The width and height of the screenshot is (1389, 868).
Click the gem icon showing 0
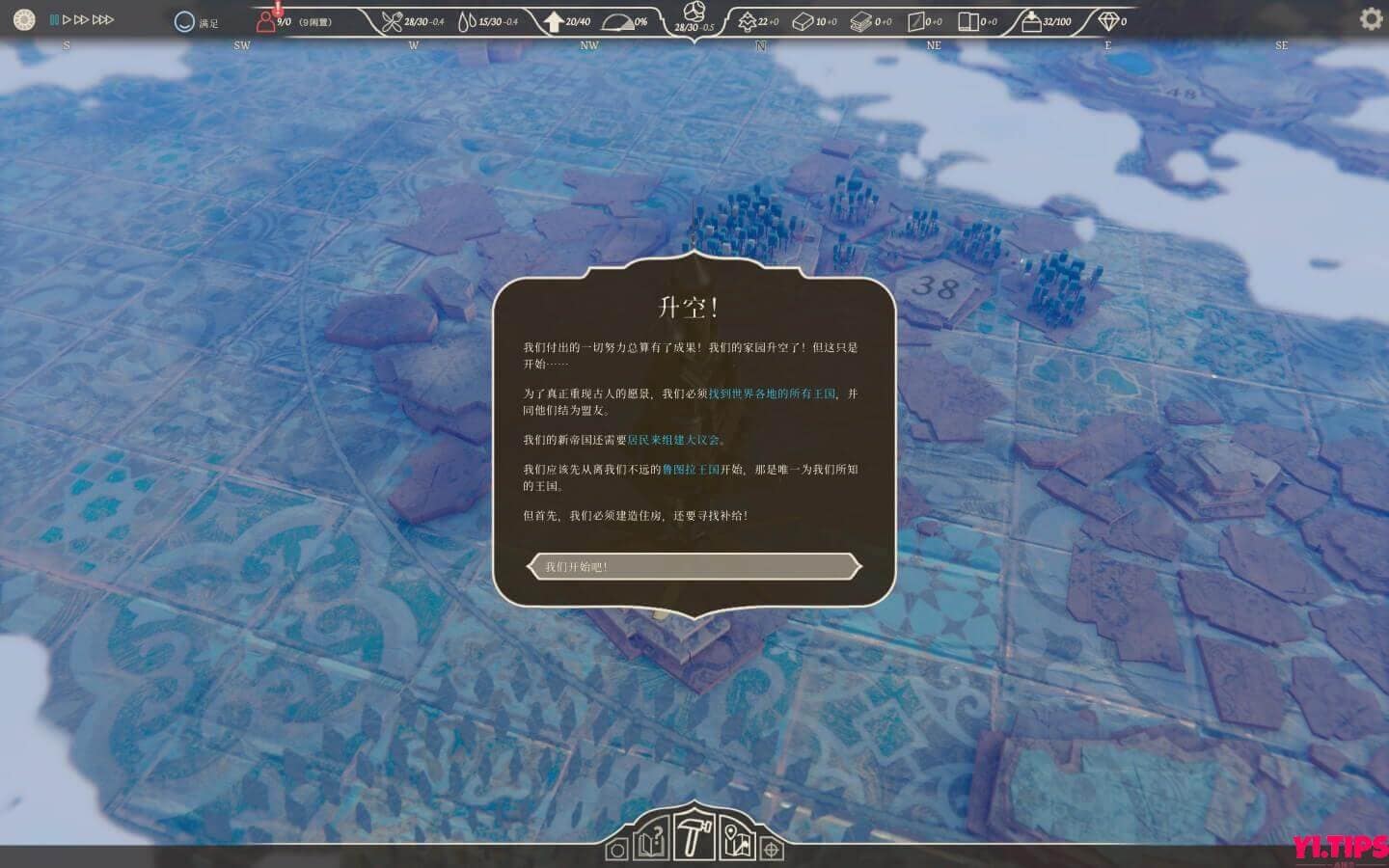tap(1110, 20)
